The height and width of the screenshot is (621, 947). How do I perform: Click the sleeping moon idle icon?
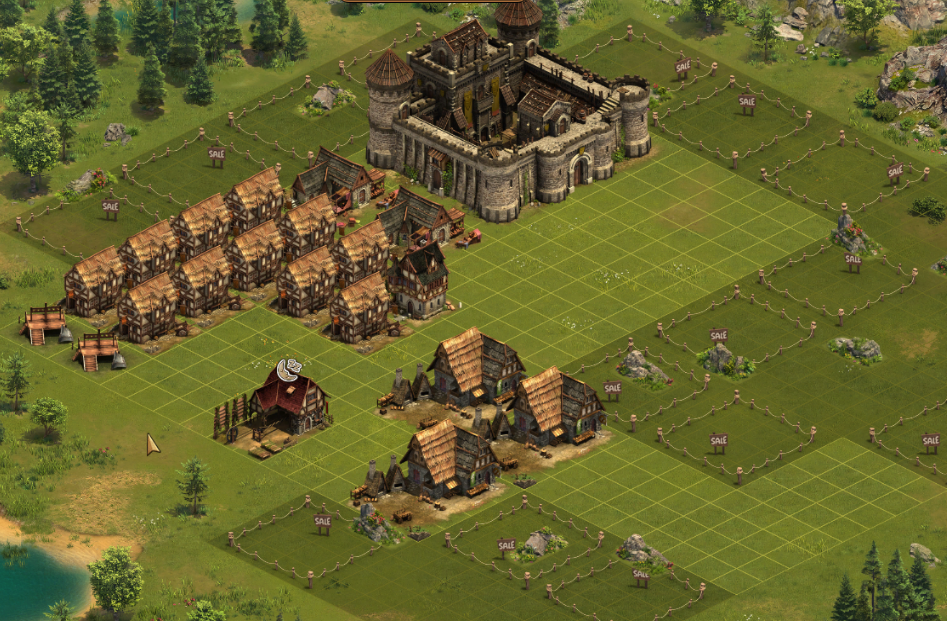[289, 370]
